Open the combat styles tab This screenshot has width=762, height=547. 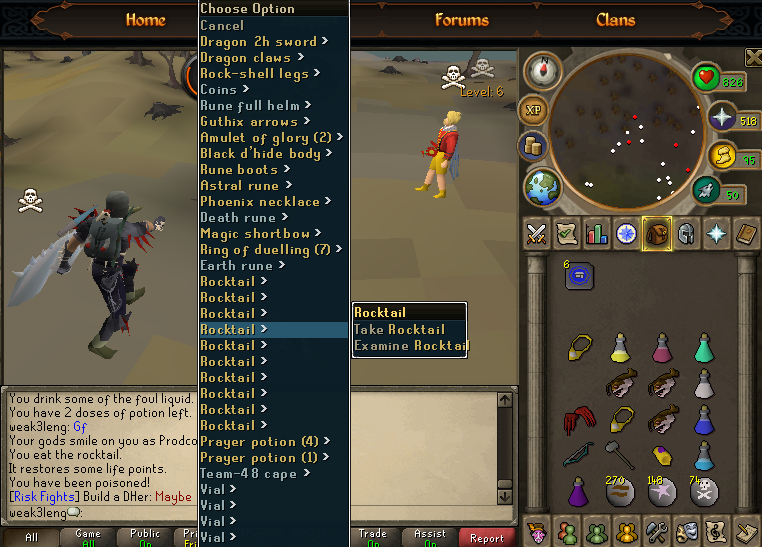point(537,234)
